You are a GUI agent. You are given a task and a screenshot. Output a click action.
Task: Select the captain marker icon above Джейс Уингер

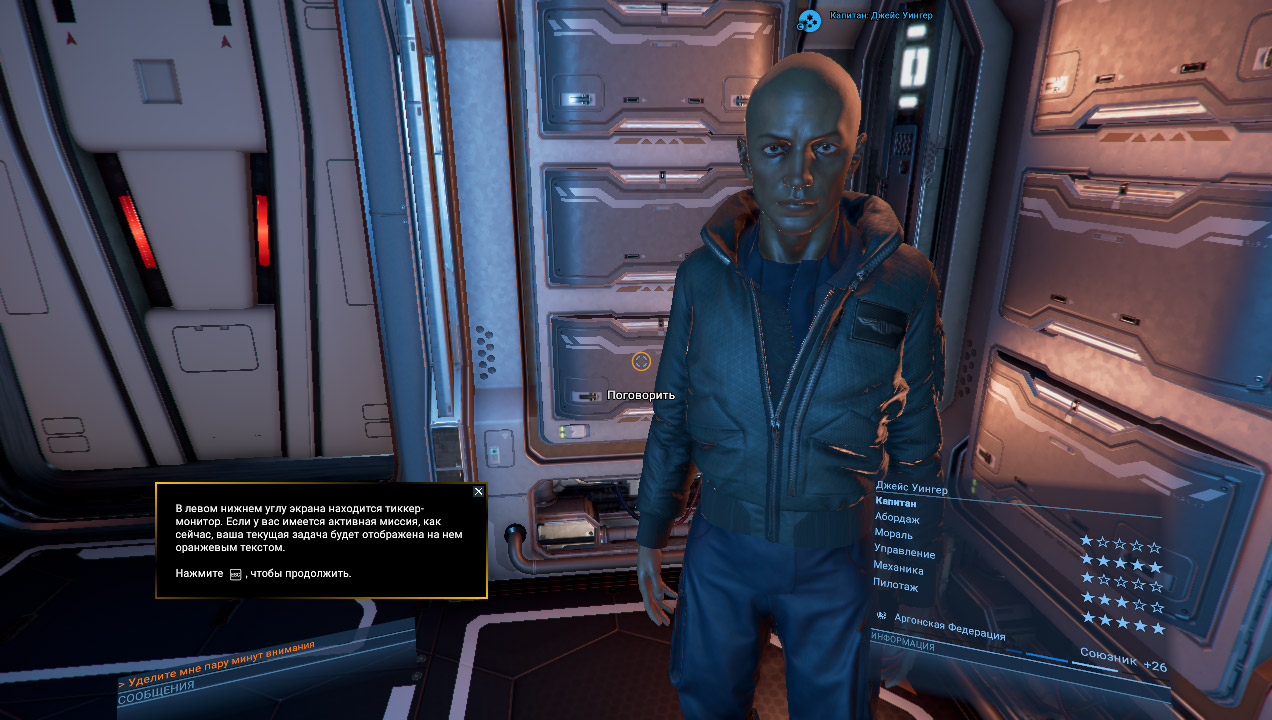click(808, 18)
